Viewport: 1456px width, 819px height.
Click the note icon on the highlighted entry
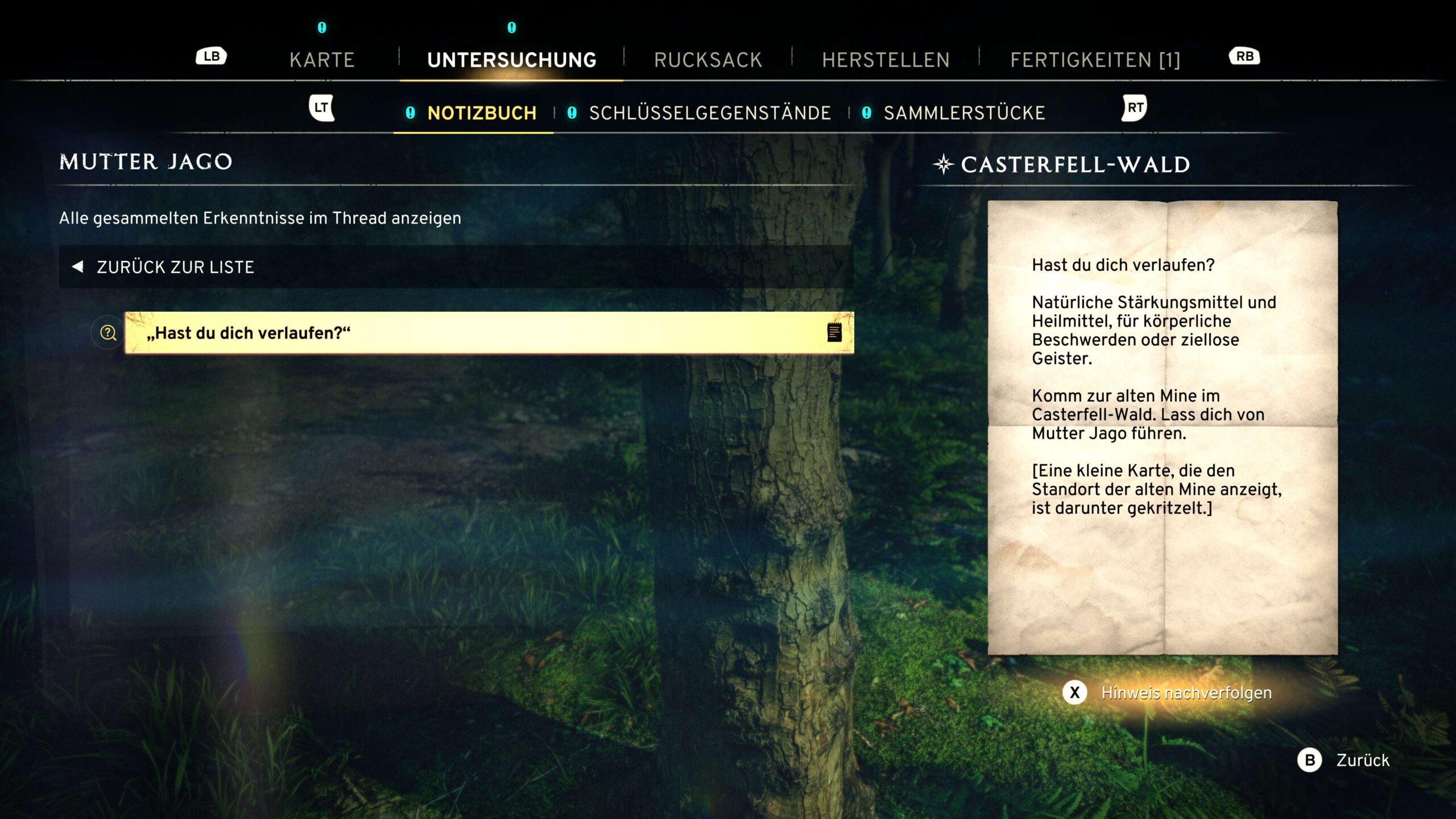point(834,333)
